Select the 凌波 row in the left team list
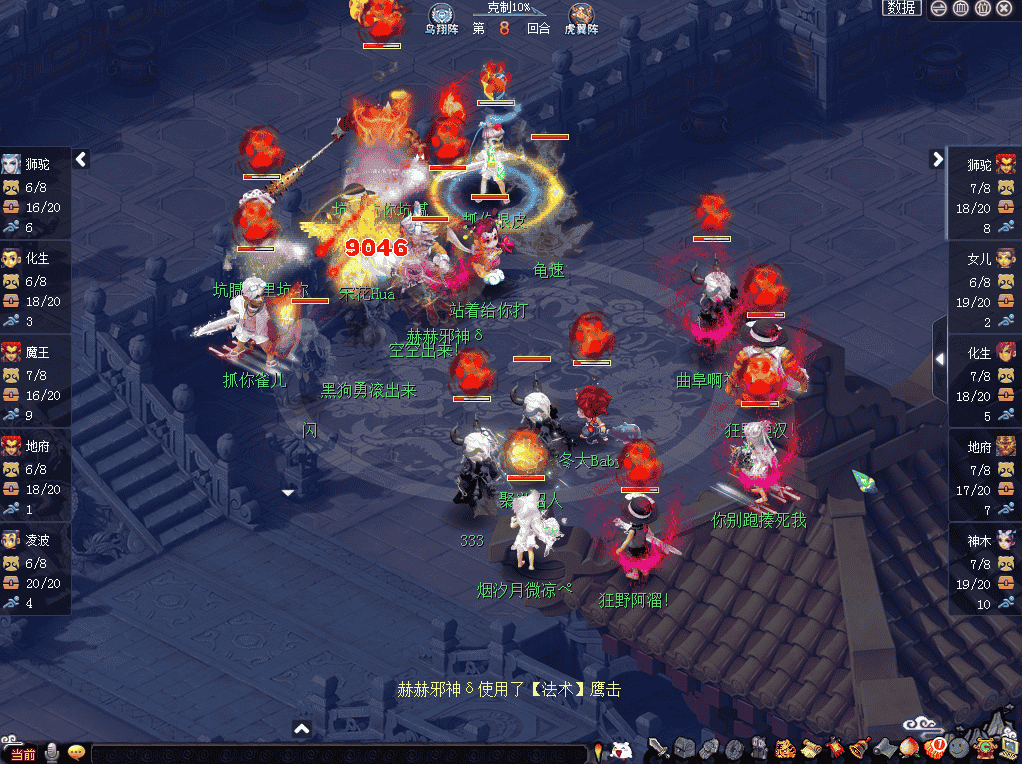The height and width of the screenshot is (764, 1022). click(35, 569)
